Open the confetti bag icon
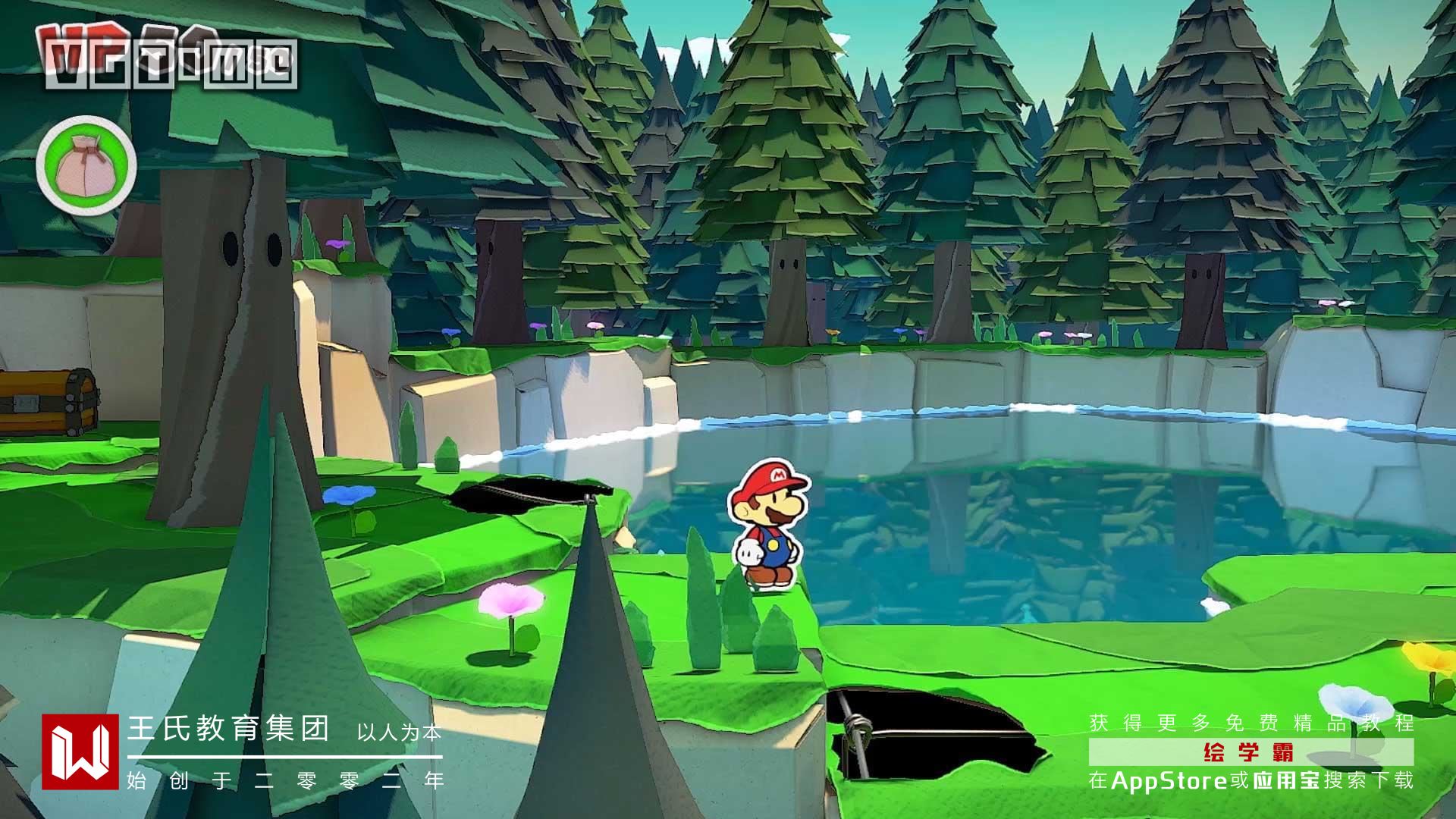Viewport: 1456px width, 819px height. pyautogui.click(x=86, y=164)
